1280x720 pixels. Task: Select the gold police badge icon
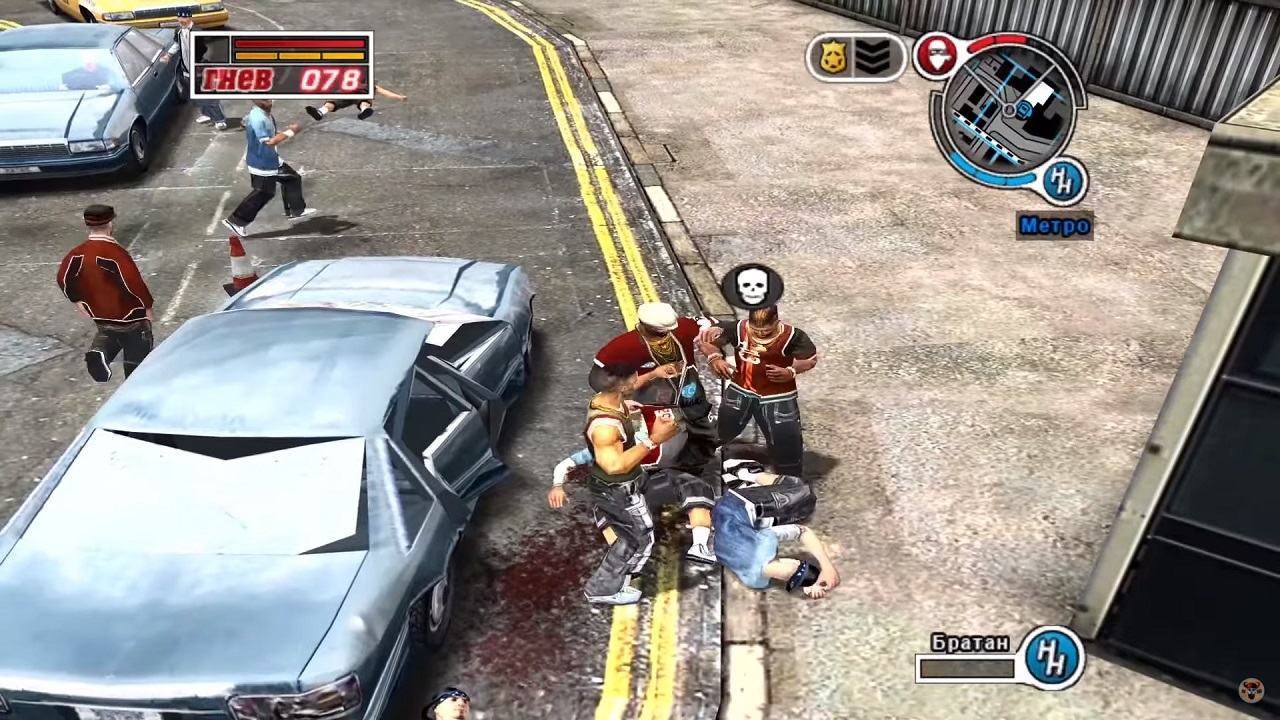[x=833, y=58]
